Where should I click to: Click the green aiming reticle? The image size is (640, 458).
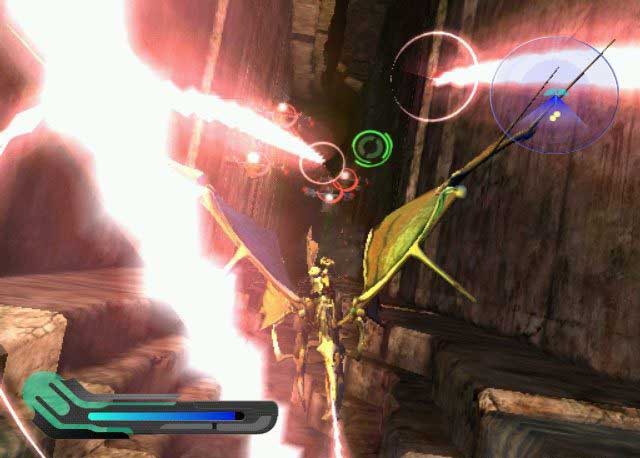point(367,149)
